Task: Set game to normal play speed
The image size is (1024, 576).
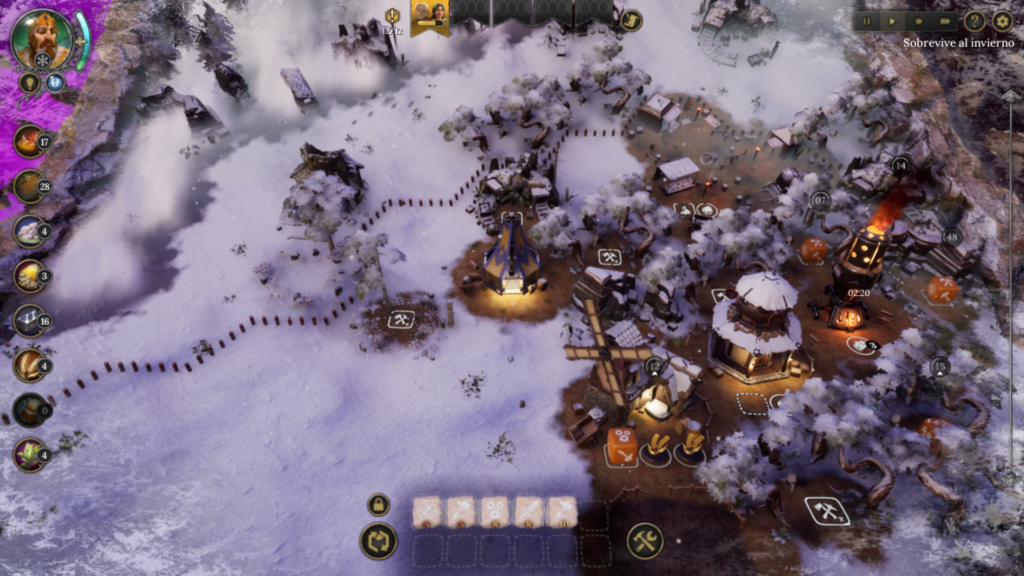Action: (x=893, y=20)
